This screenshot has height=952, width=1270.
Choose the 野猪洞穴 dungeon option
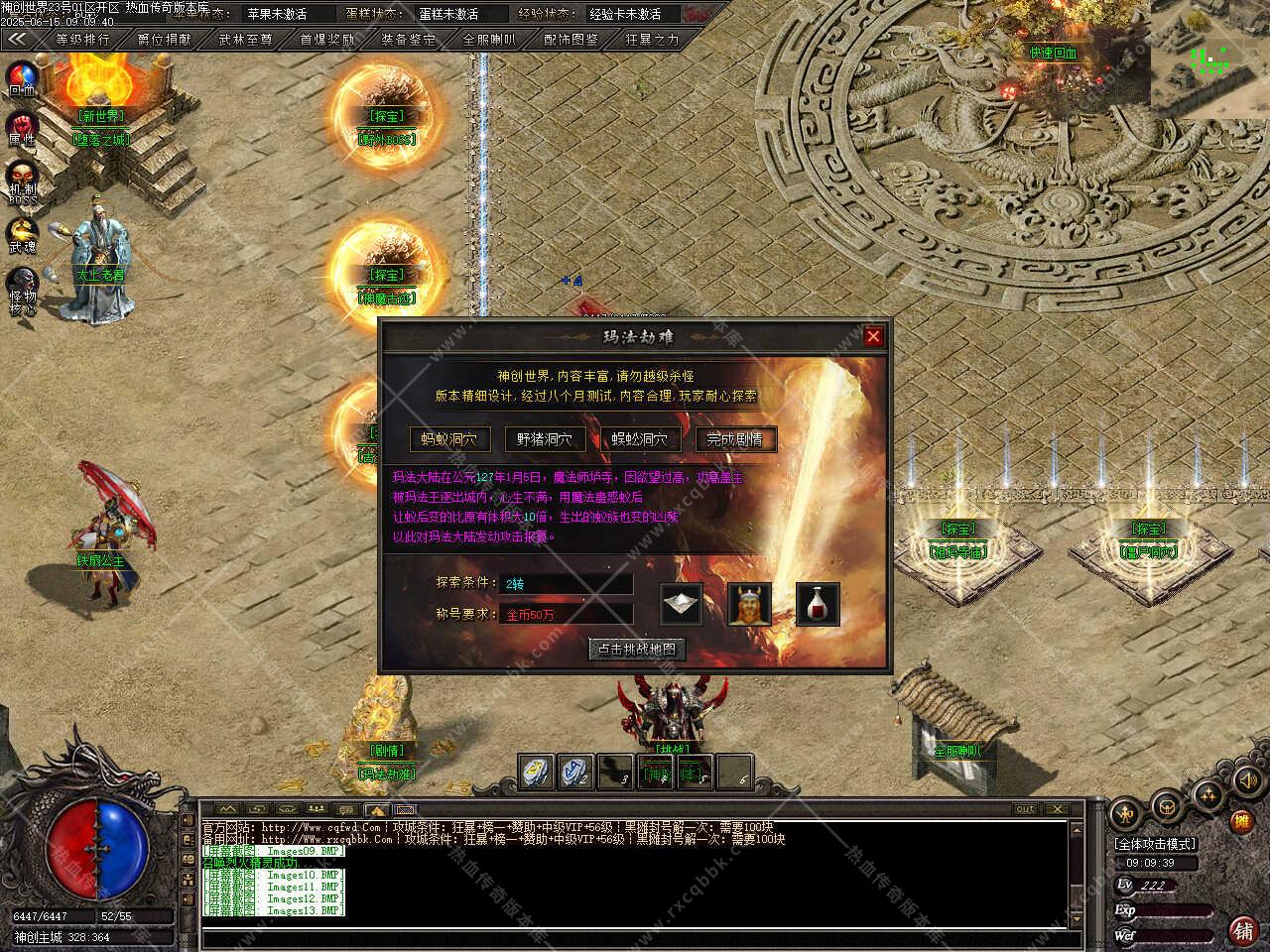(545, 439)
